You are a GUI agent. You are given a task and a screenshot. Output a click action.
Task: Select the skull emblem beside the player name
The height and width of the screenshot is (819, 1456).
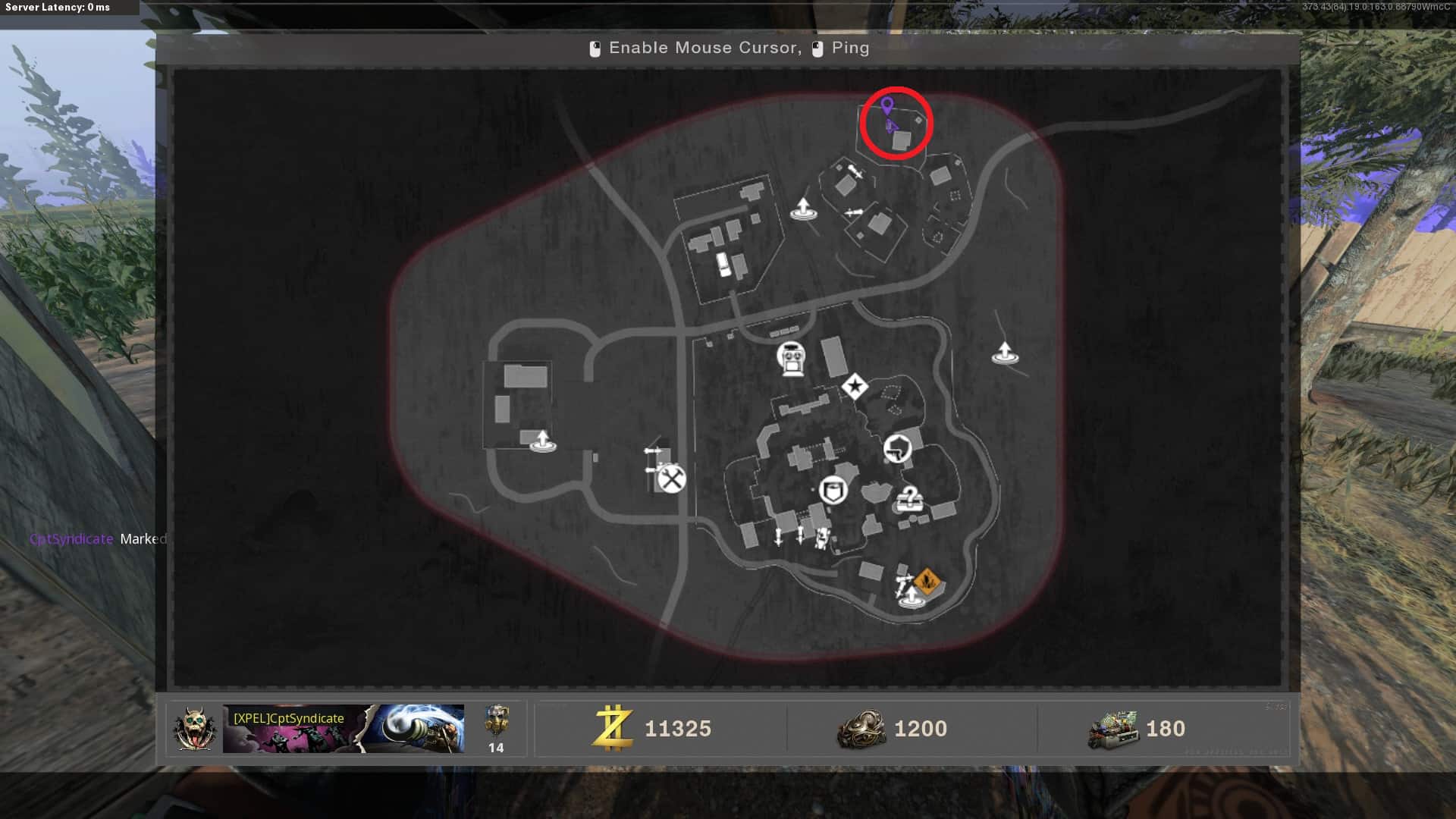pyautogui.click(x=195, y=729)
